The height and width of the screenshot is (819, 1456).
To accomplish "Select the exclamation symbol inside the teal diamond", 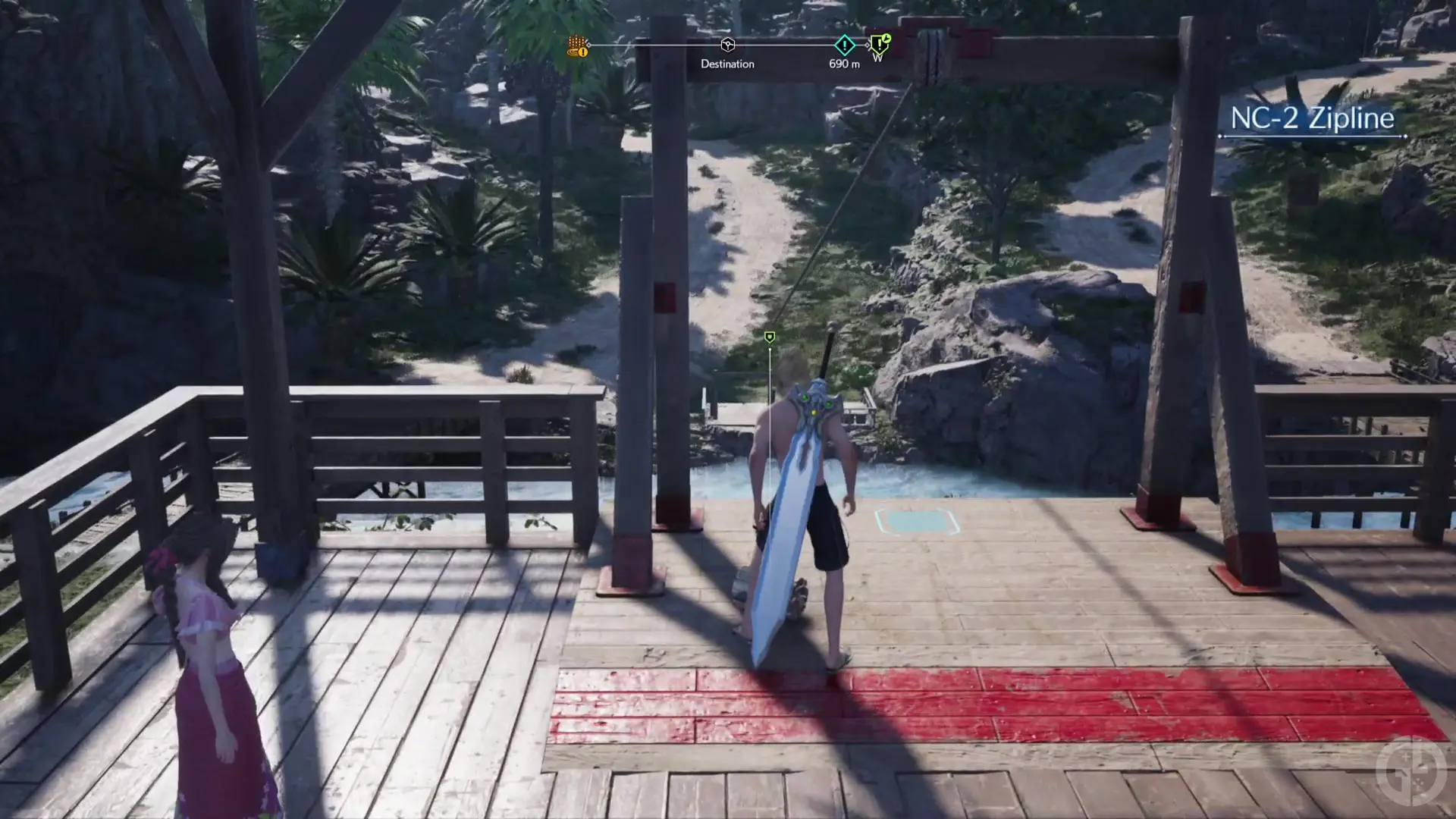I will (844, 44).
